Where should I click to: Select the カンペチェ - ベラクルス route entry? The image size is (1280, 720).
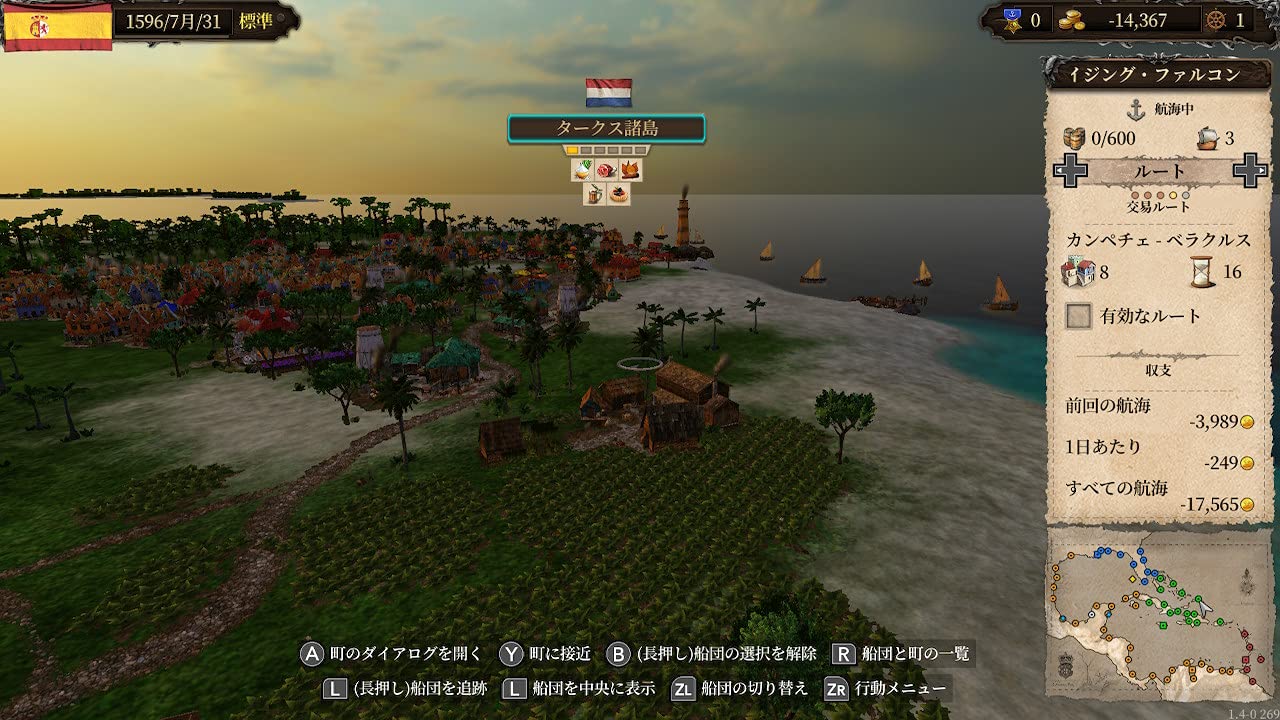pos(1160,240)
